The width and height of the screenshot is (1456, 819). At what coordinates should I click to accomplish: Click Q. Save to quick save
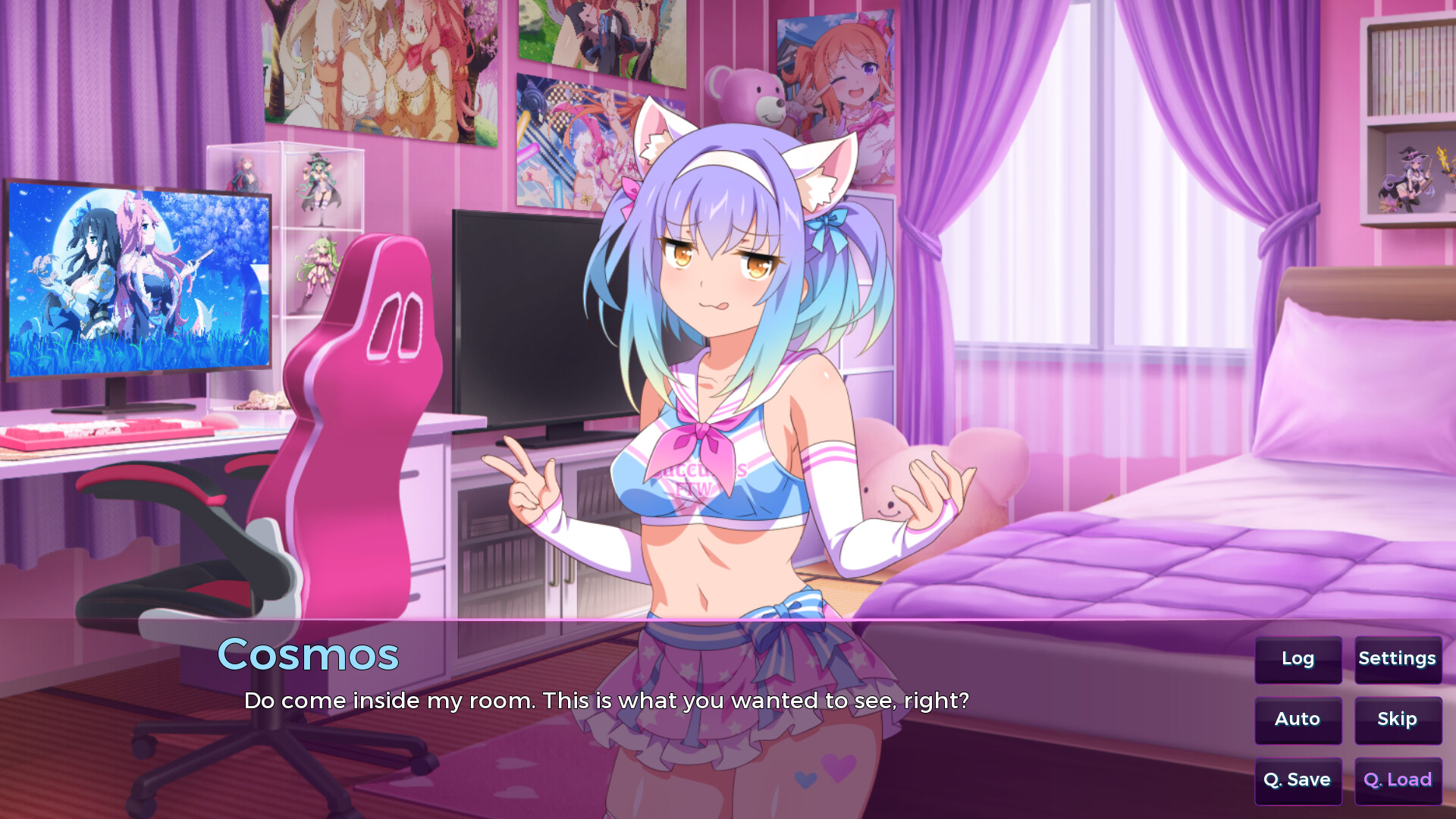[1298, 780]
